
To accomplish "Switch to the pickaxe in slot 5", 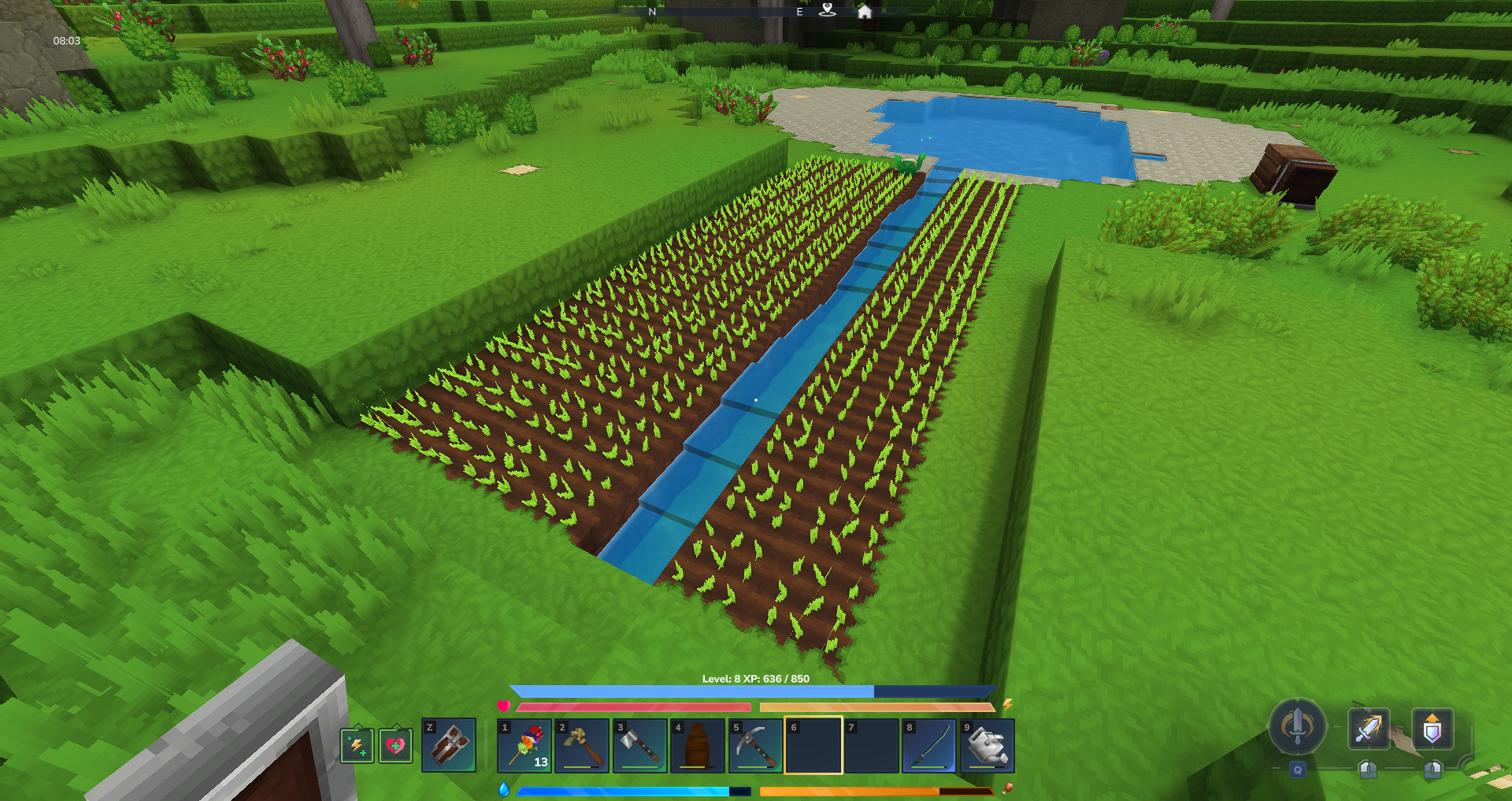I will [755, 745].
